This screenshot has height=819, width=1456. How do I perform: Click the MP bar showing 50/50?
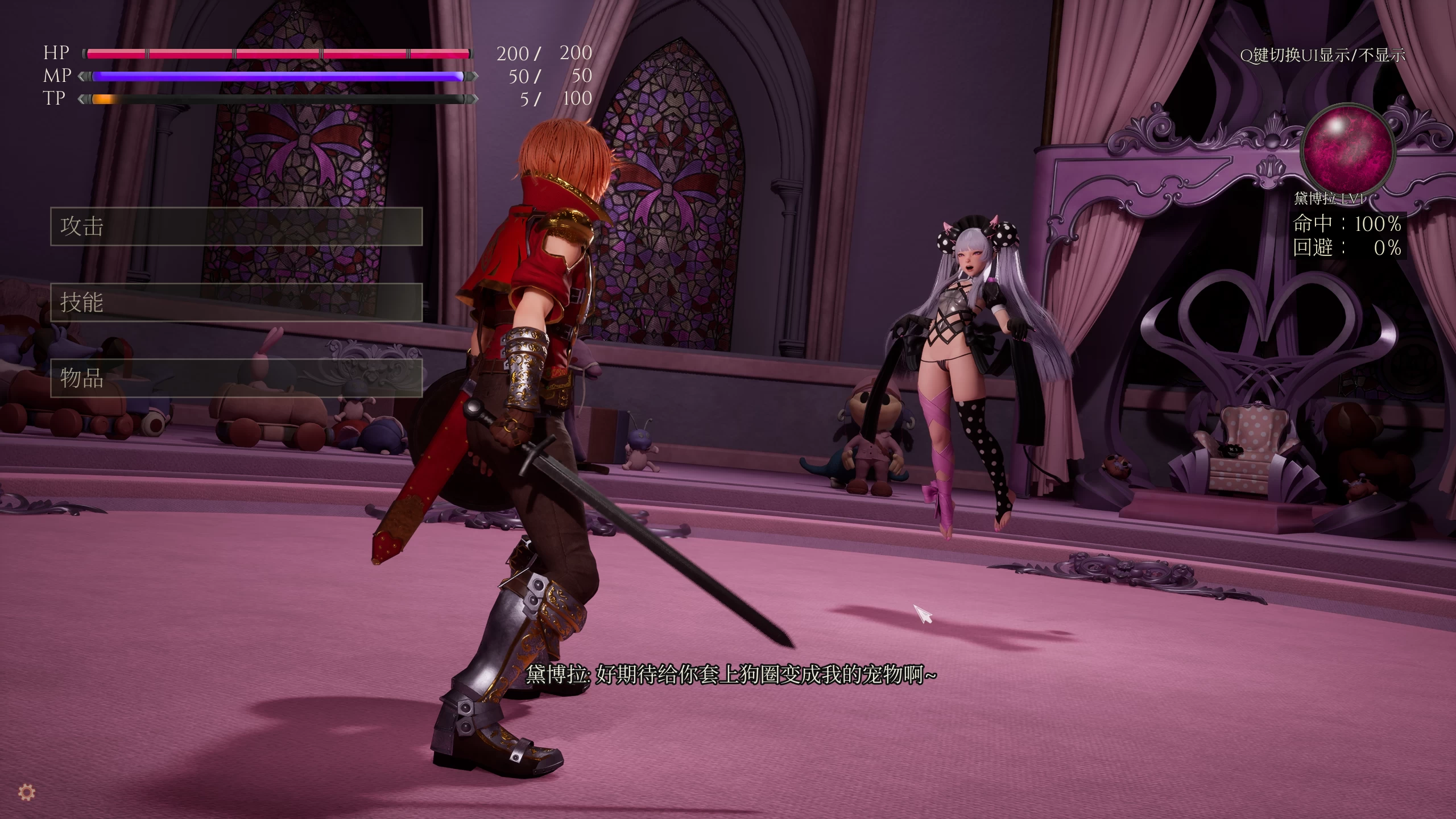(x=279, y=76)
